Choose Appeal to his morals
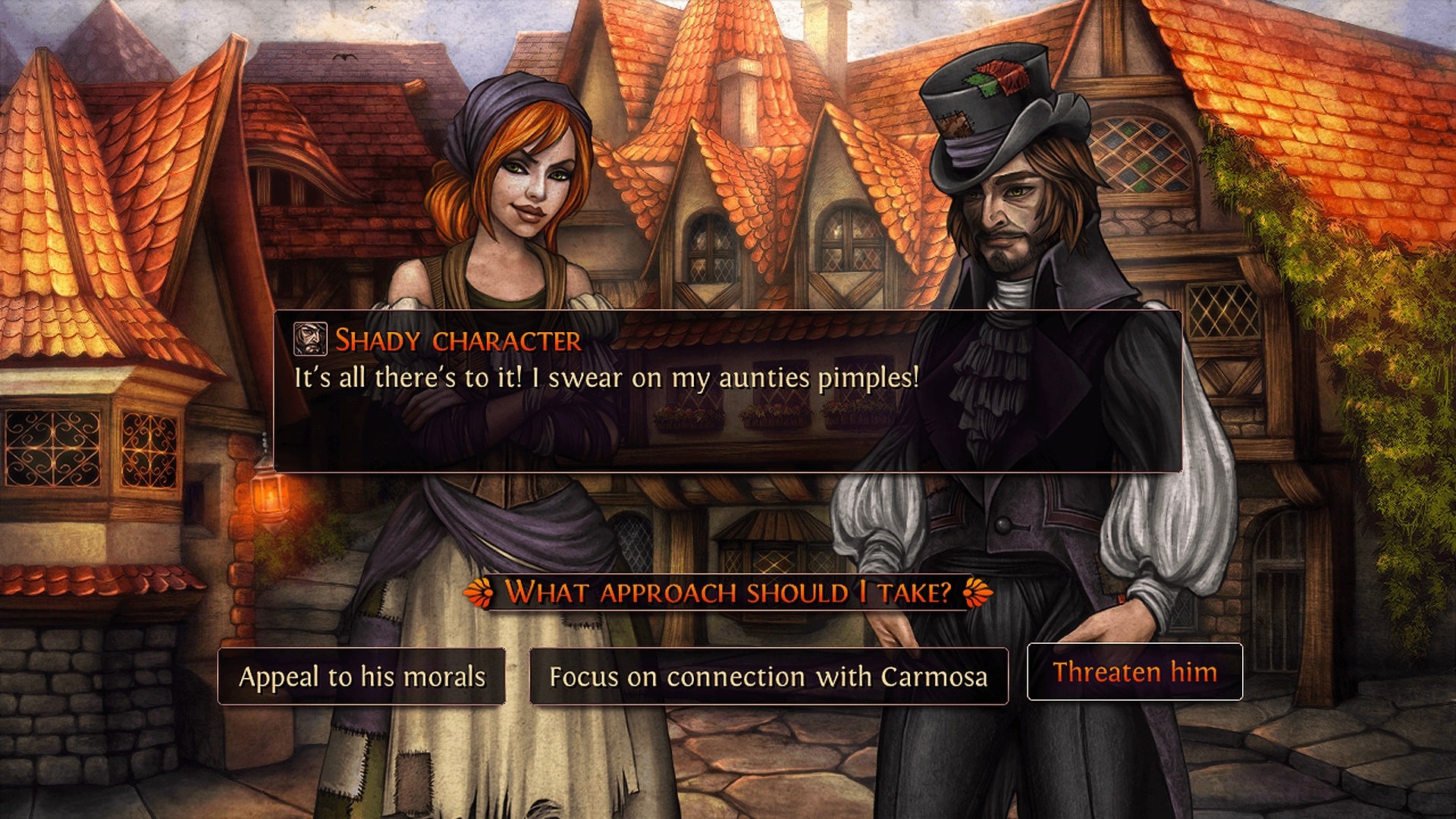 [x=362, y=676]
